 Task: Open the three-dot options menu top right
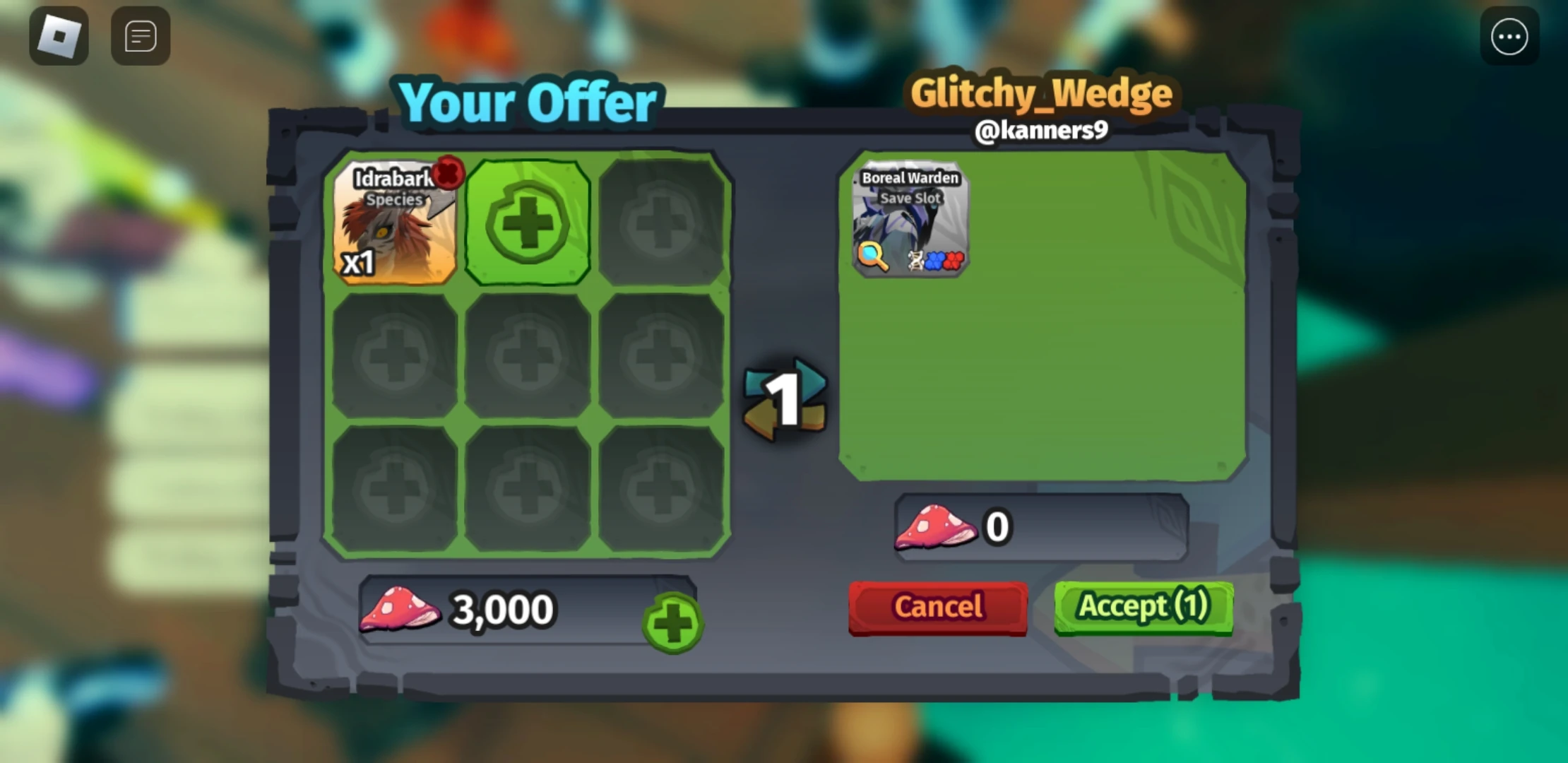click(1509, 36)
